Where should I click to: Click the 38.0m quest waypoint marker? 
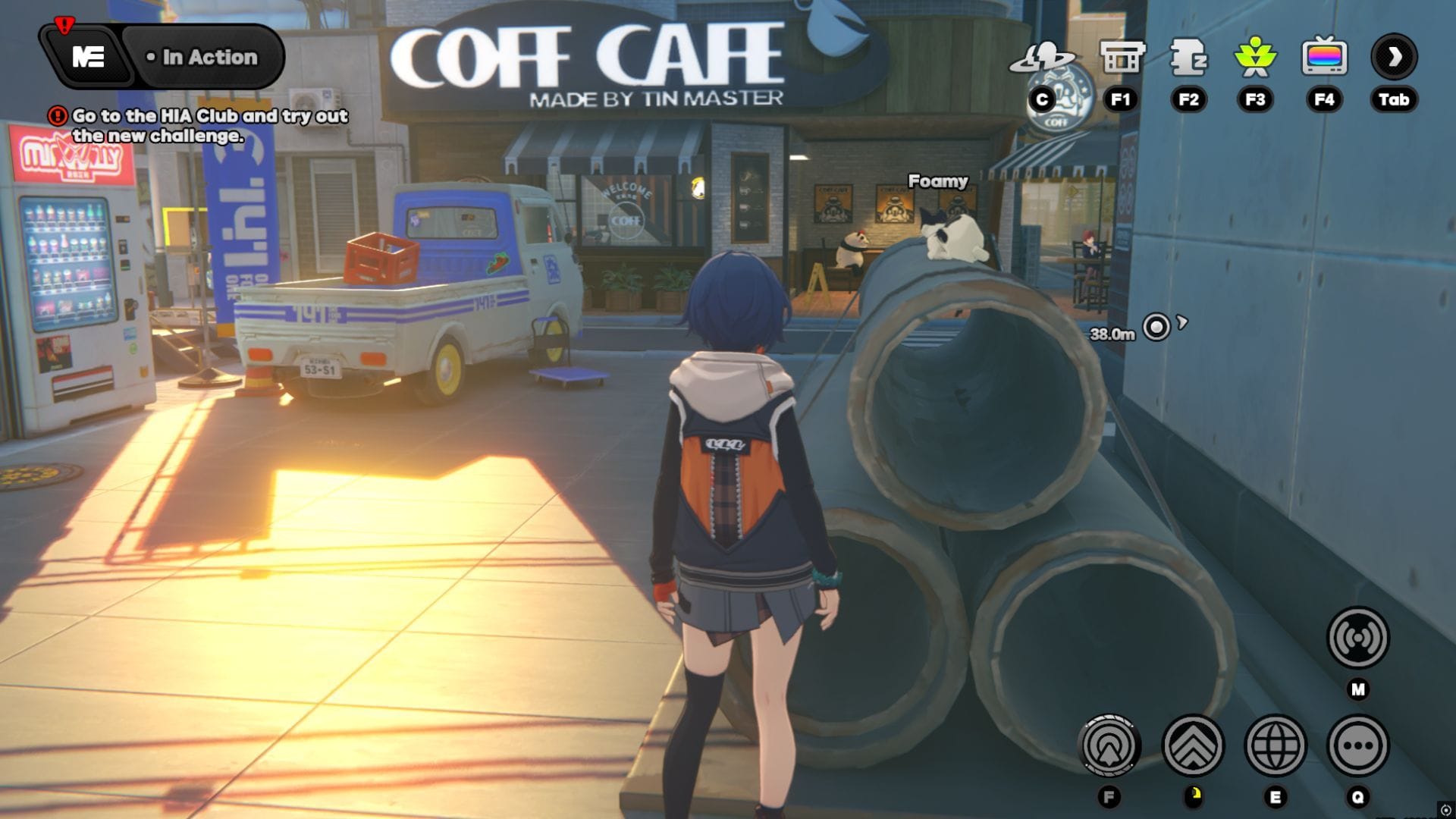click(1156, 328)
